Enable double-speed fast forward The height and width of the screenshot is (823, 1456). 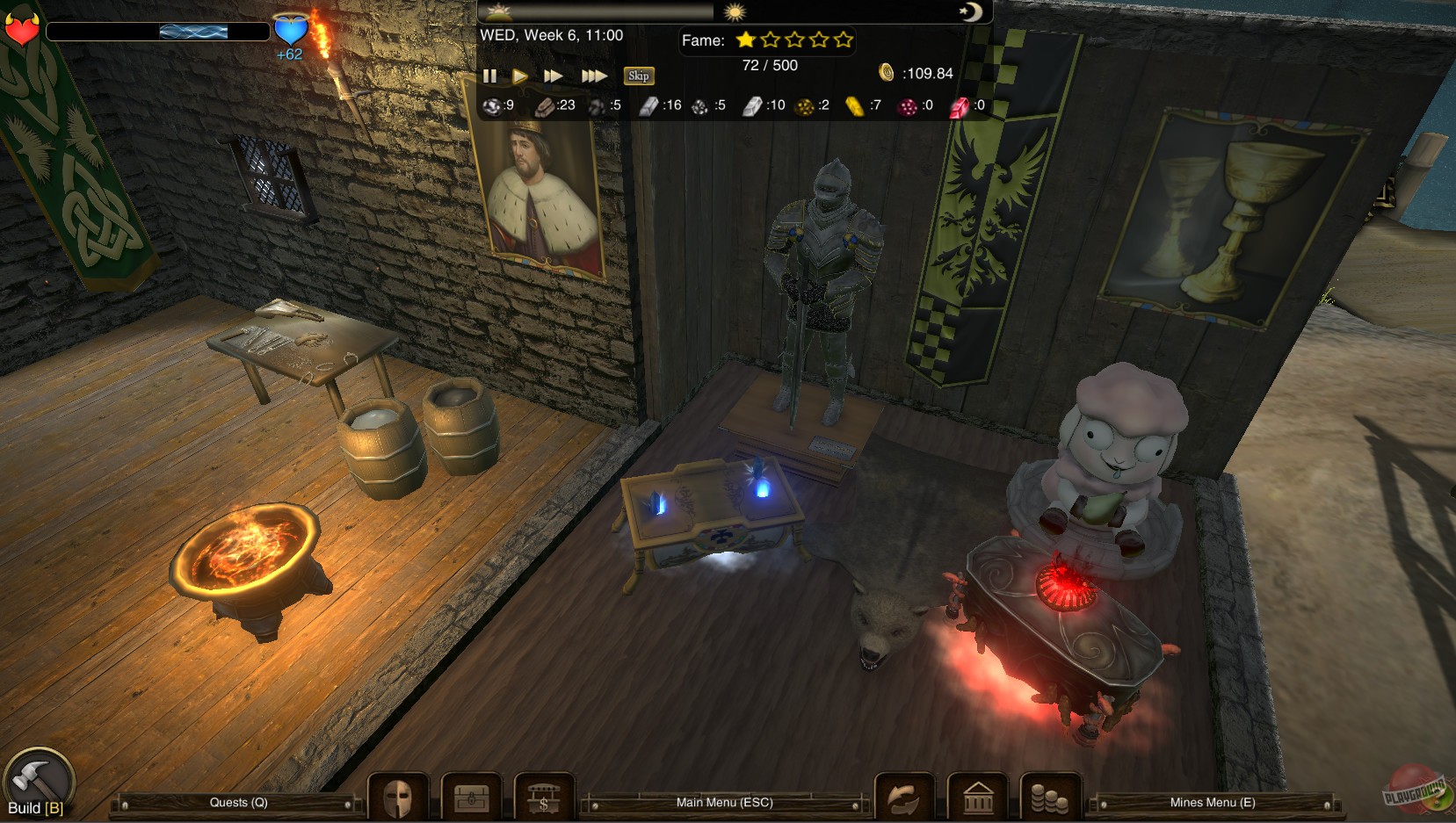tap(552, 76)
